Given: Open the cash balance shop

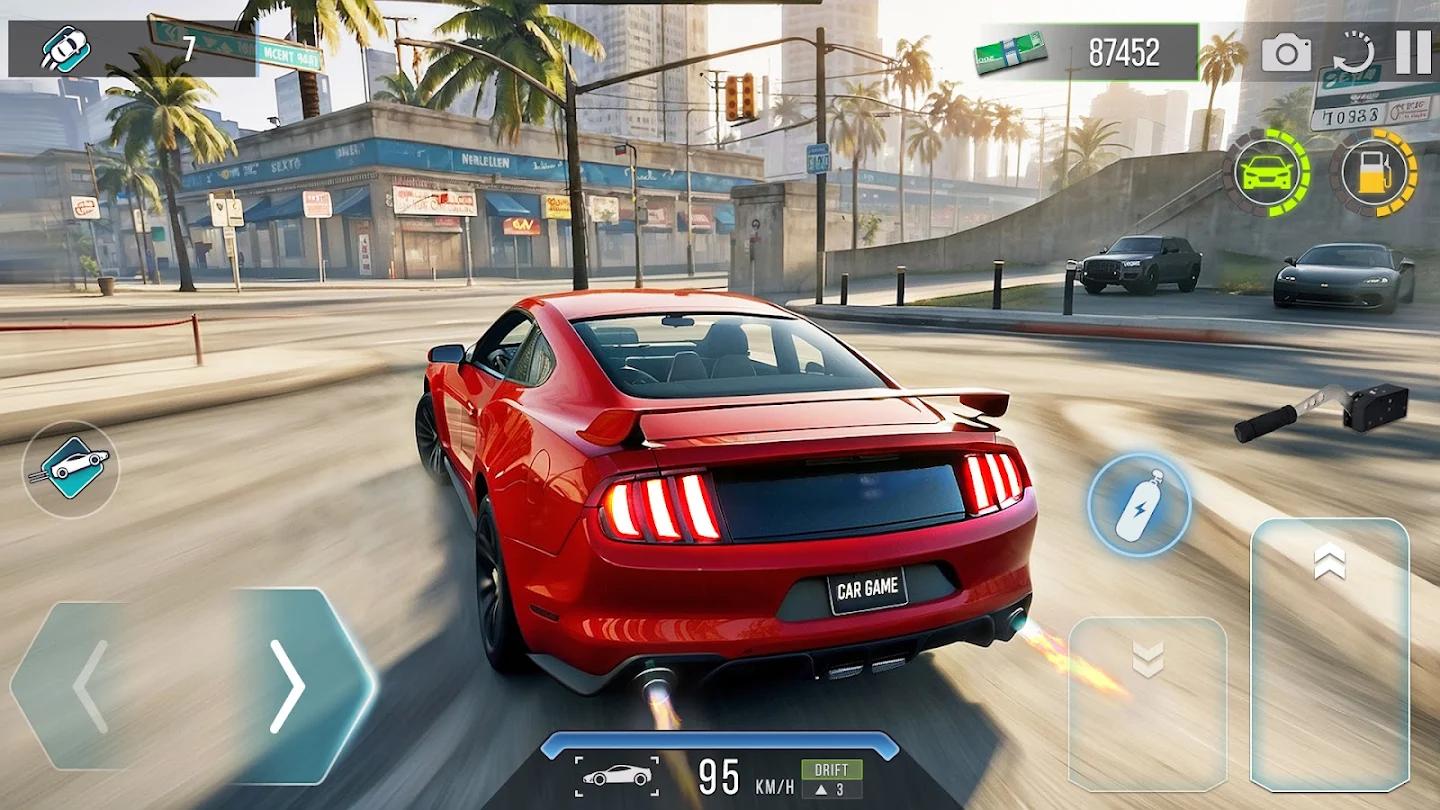Looking at the screenshot, I should coord(1088,52).
